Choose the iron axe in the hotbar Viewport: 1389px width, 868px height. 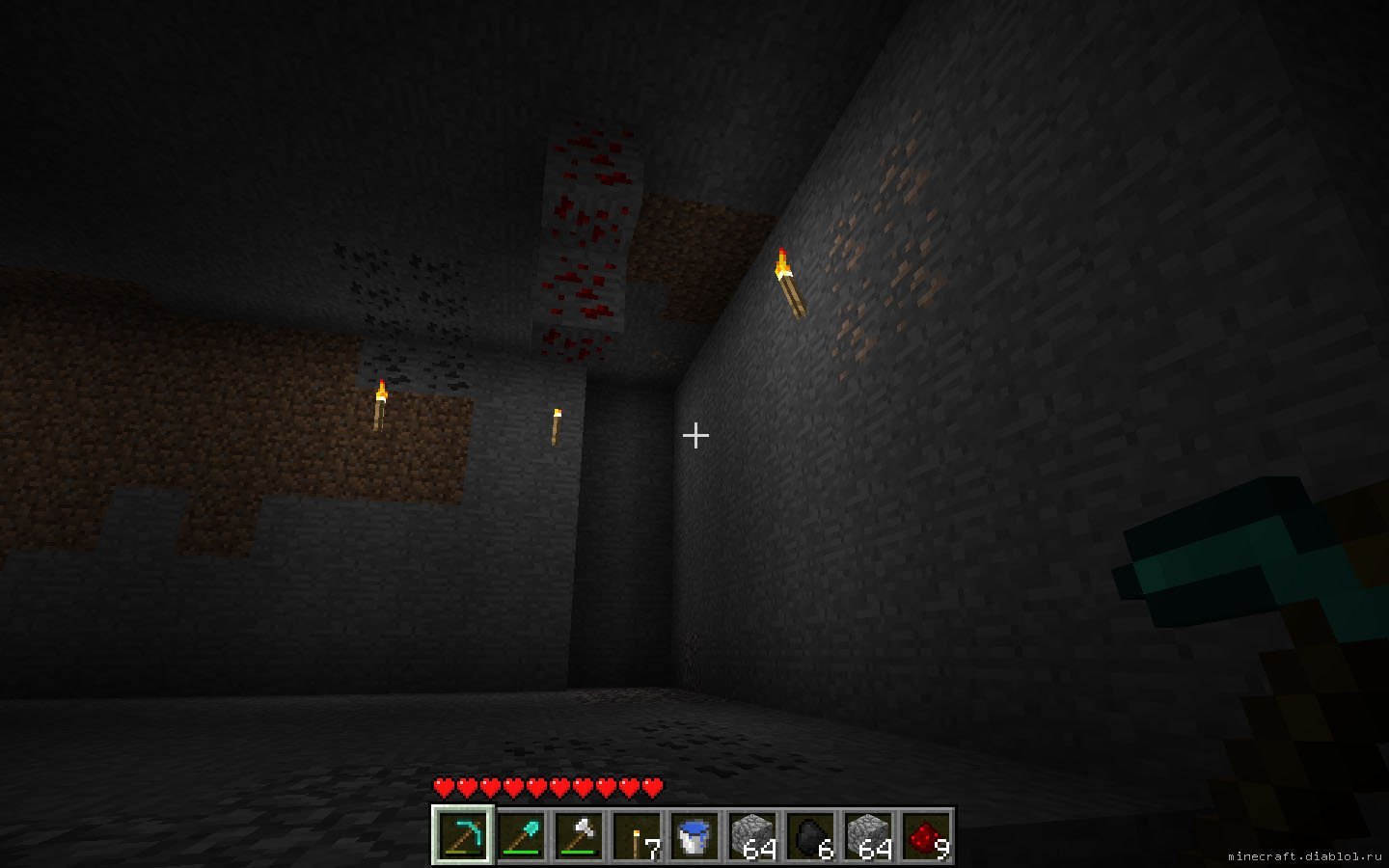point(578,835)
